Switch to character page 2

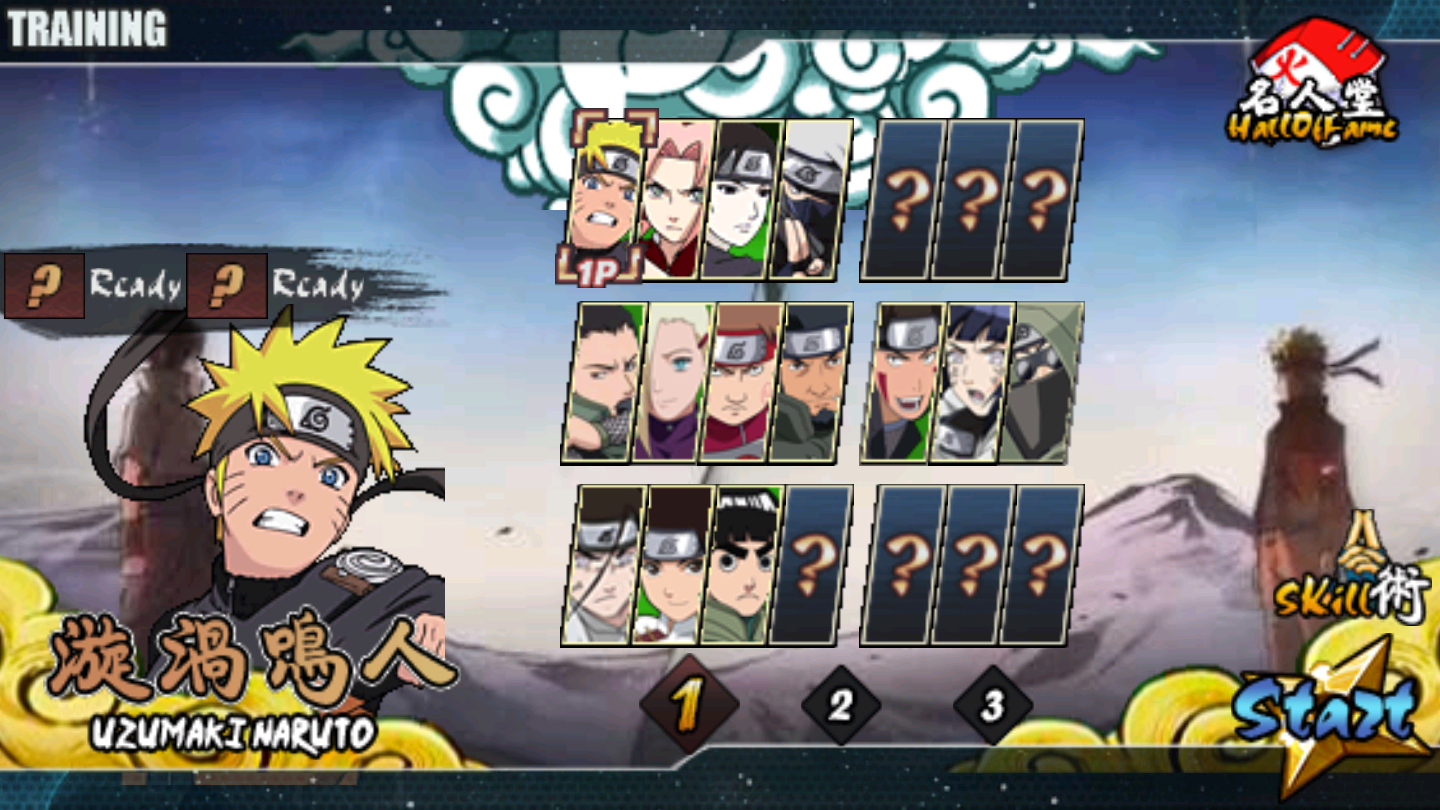pos(840,706)
